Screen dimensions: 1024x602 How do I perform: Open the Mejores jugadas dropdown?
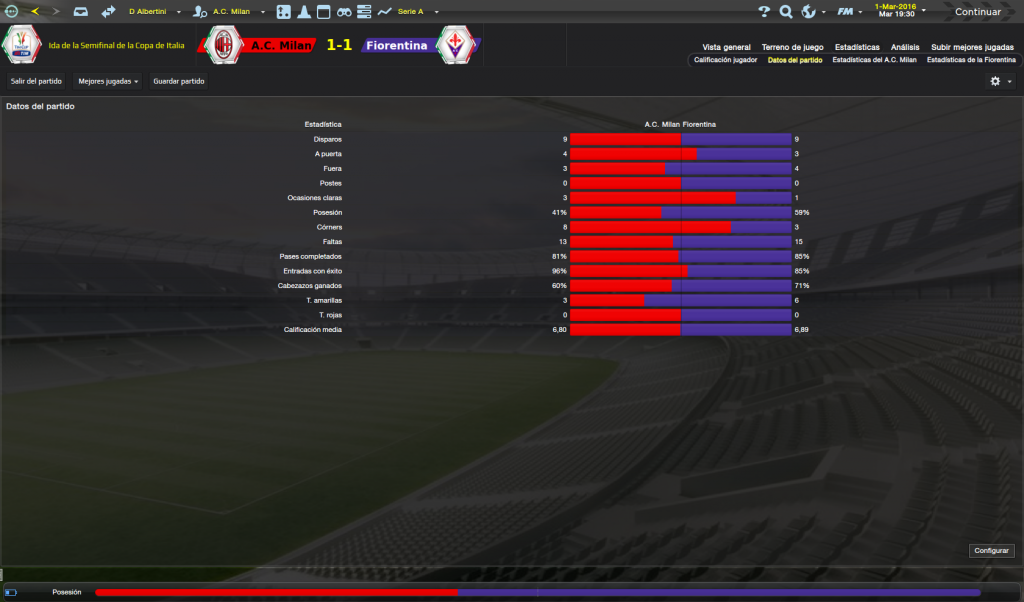[108, 81]
